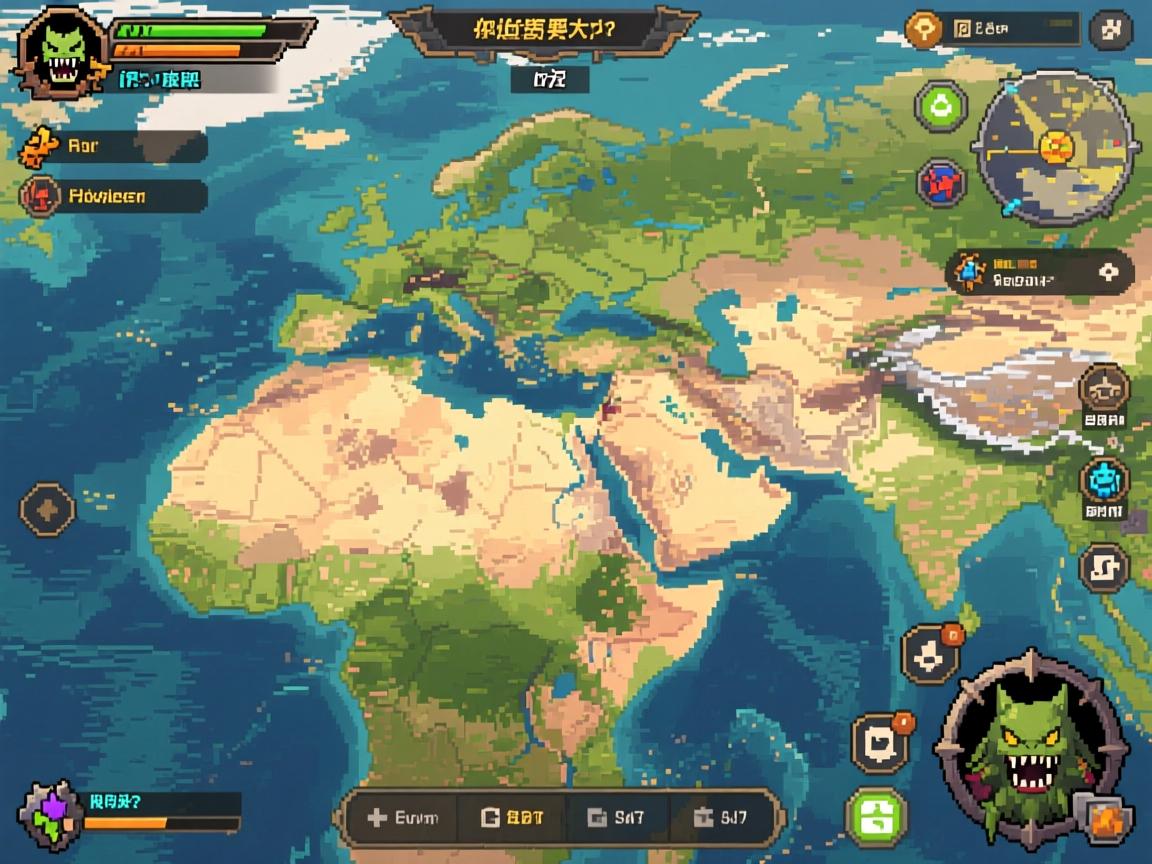Select the orange item entry in the left panel

tap(112, 146)
